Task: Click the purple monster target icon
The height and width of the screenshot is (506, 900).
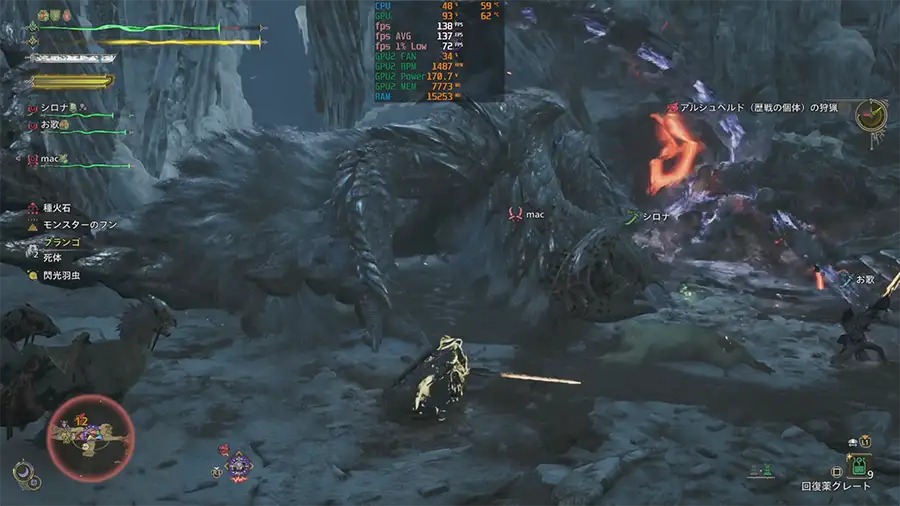Action: 238,465
